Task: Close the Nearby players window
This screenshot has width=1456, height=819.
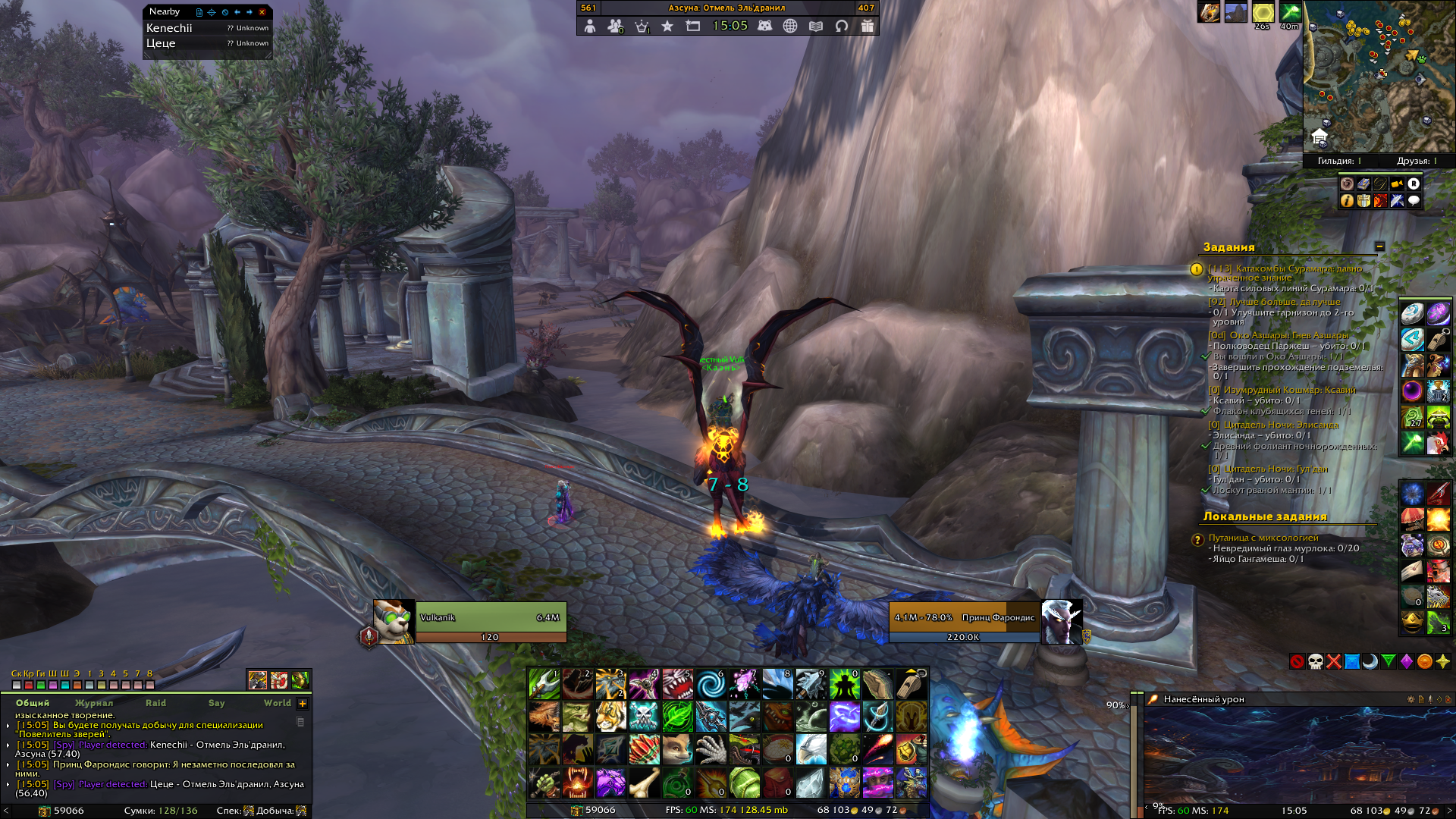Action: point(262,12)
